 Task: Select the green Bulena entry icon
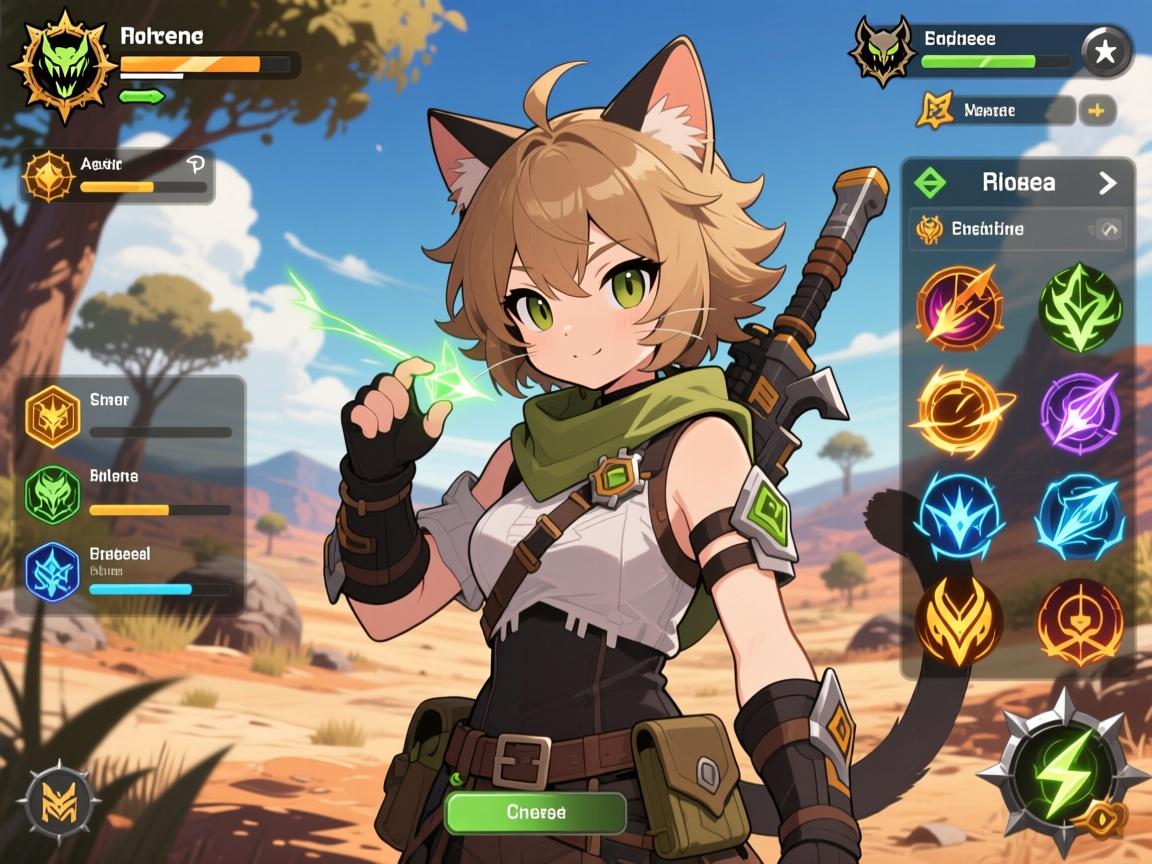coord(52,494)
